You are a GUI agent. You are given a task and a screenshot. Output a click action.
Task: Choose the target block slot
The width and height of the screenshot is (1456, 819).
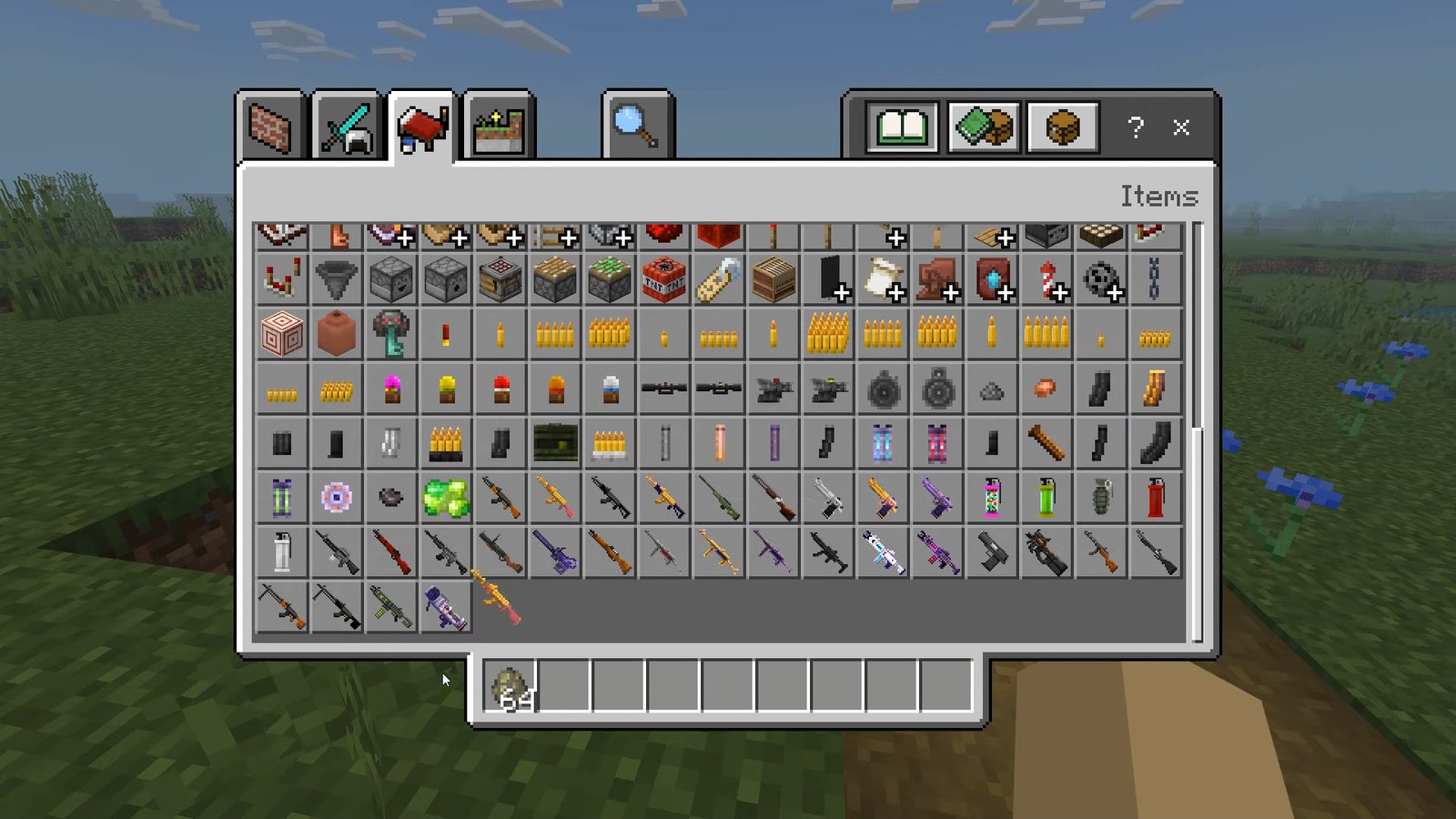(282, 334)
